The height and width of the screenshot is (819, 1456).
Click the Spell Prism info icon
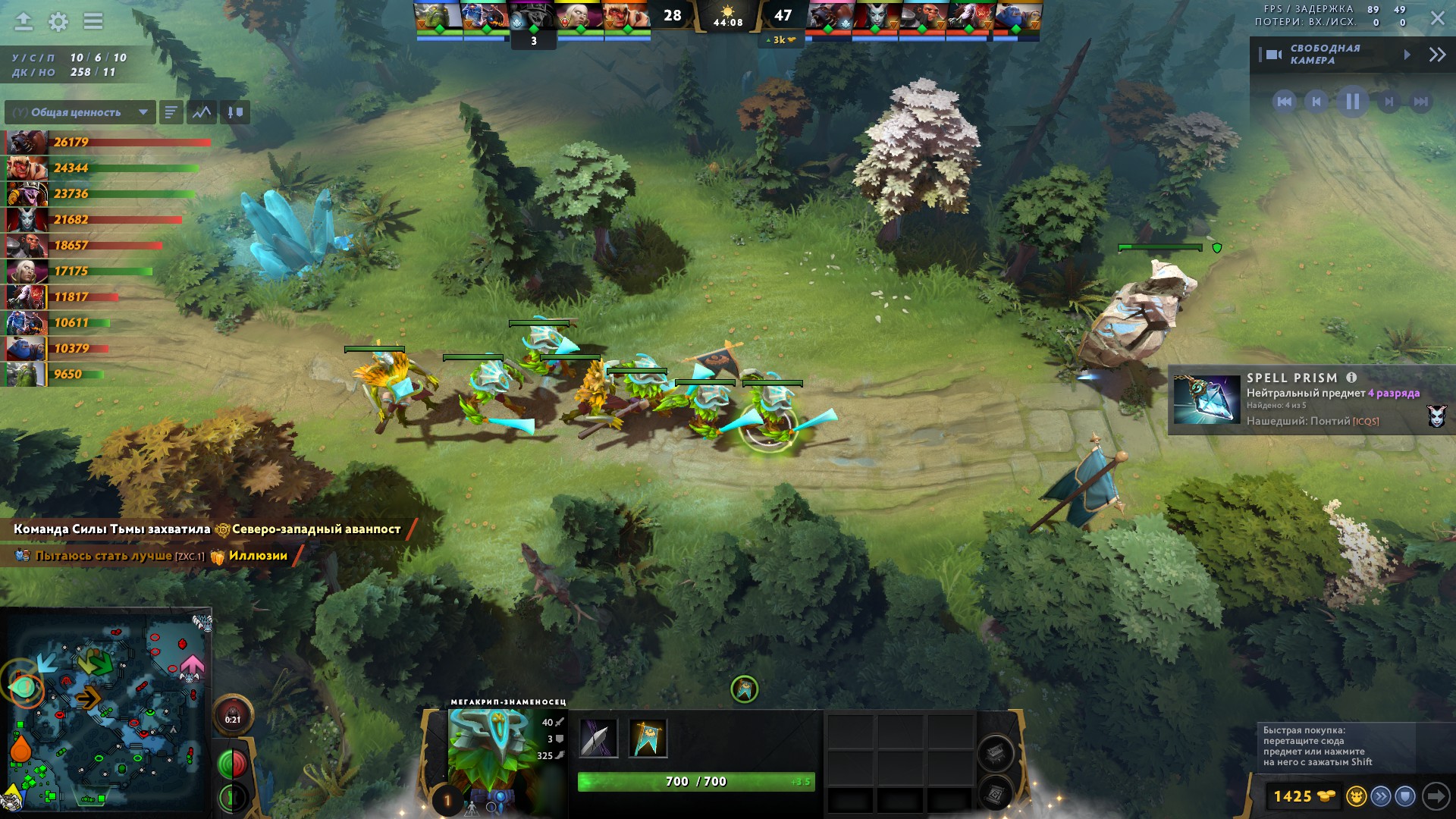(x=1351, y=378)
